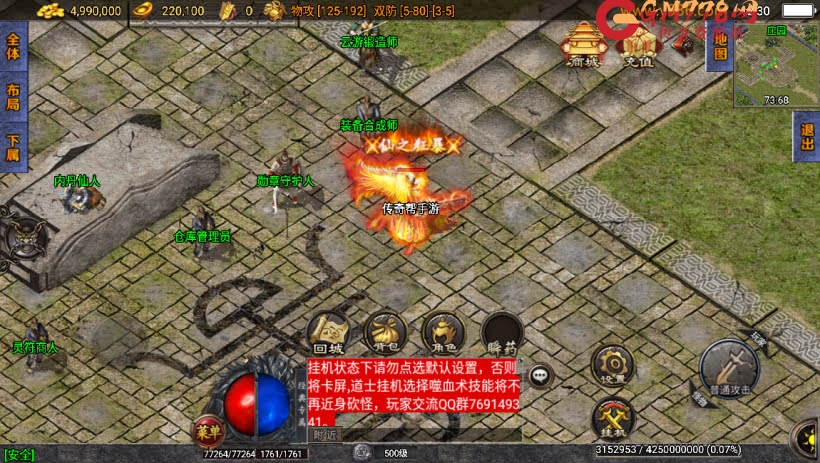This screenshot has height=463, width=820.
Task: Open the 设置 settings gear
Action: pyautogui.click(x=612, y=364)
